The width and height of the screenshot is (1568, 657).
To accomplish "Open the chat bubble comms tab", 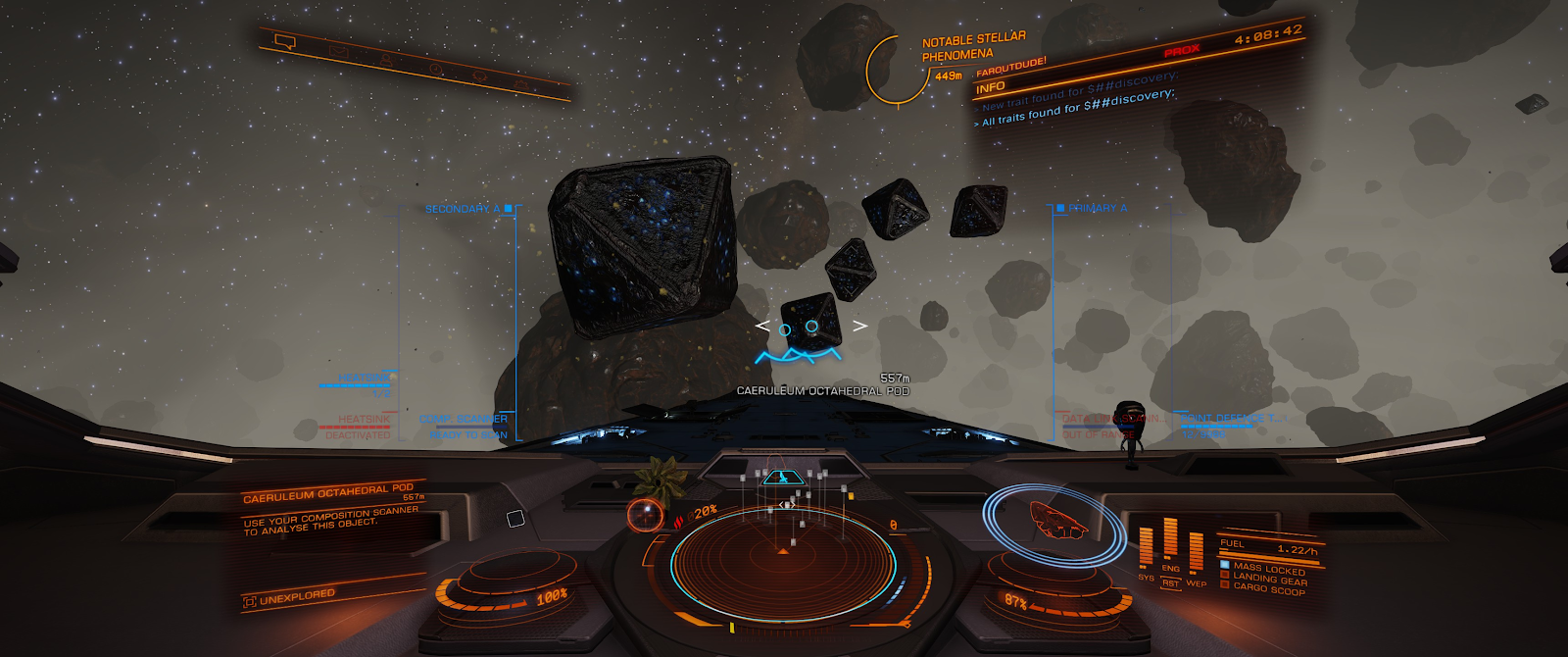I will 285,42.
